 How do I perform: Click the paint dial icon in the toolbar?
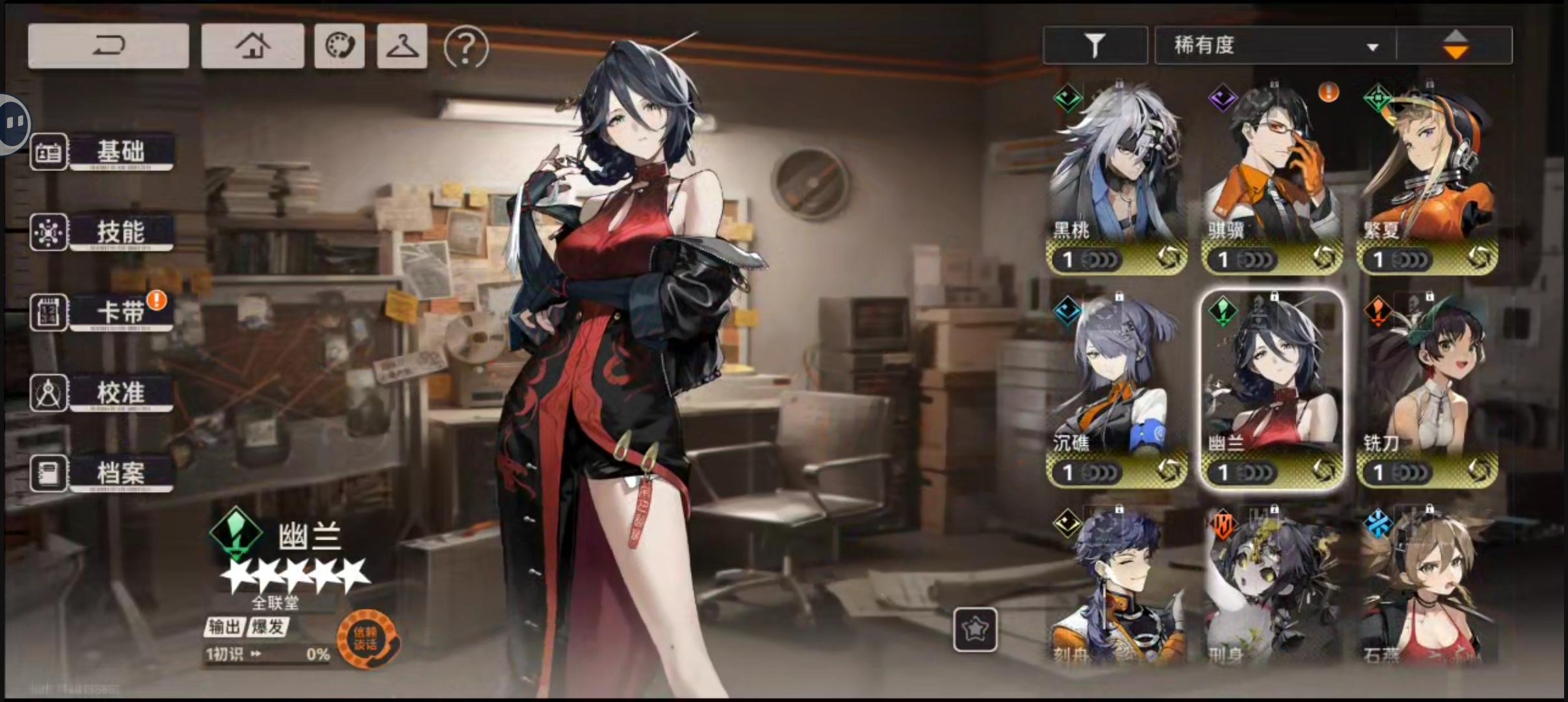coord(339,45)
